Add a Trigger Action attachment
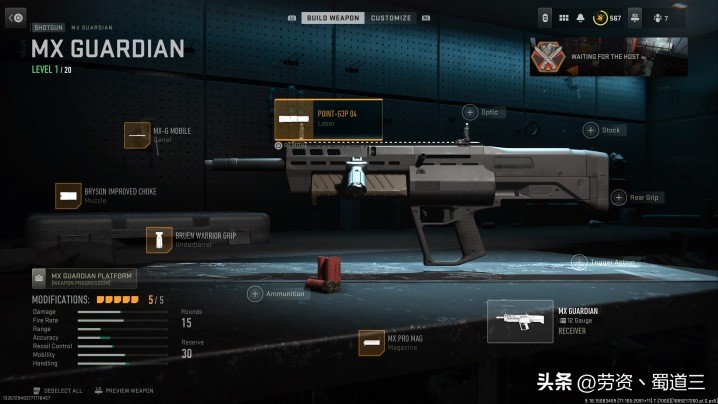The height and width of the screenshot is (404, 718). point(578,262)
